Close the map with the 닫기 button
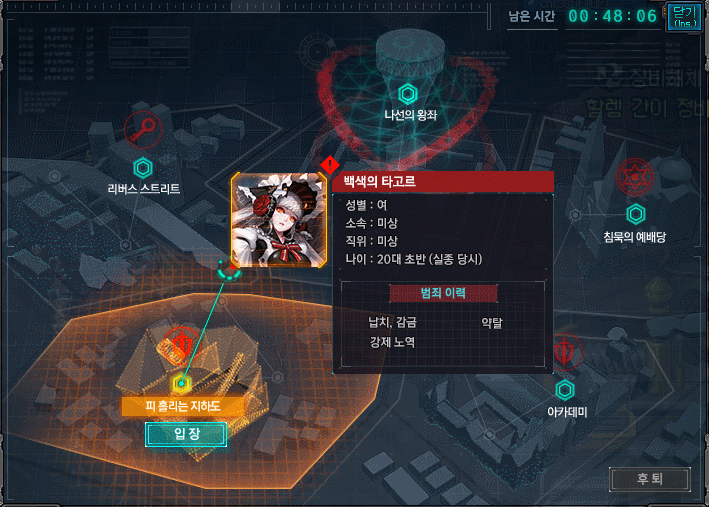The image size is (709, 507). [x=685, y=15]
